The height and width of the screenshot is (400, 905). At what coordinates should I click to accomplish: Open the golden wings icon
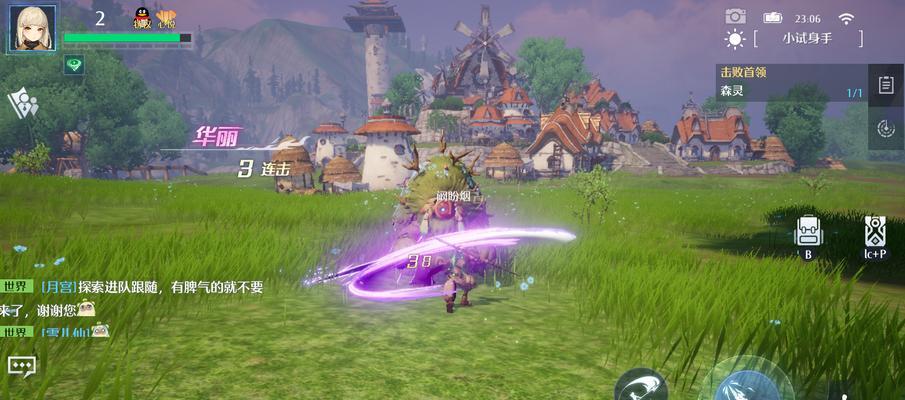166,18
